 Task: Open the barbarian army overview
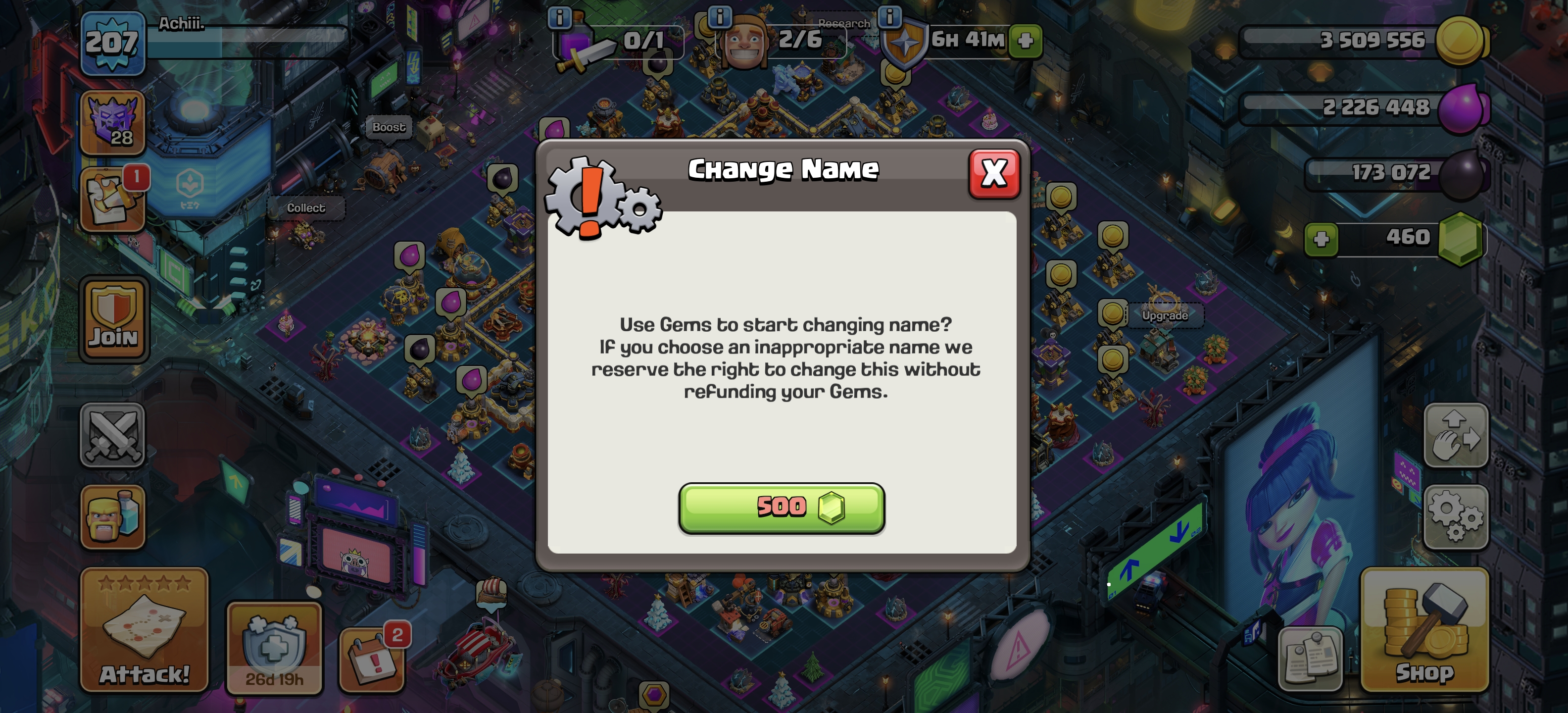tap(113, 517)
